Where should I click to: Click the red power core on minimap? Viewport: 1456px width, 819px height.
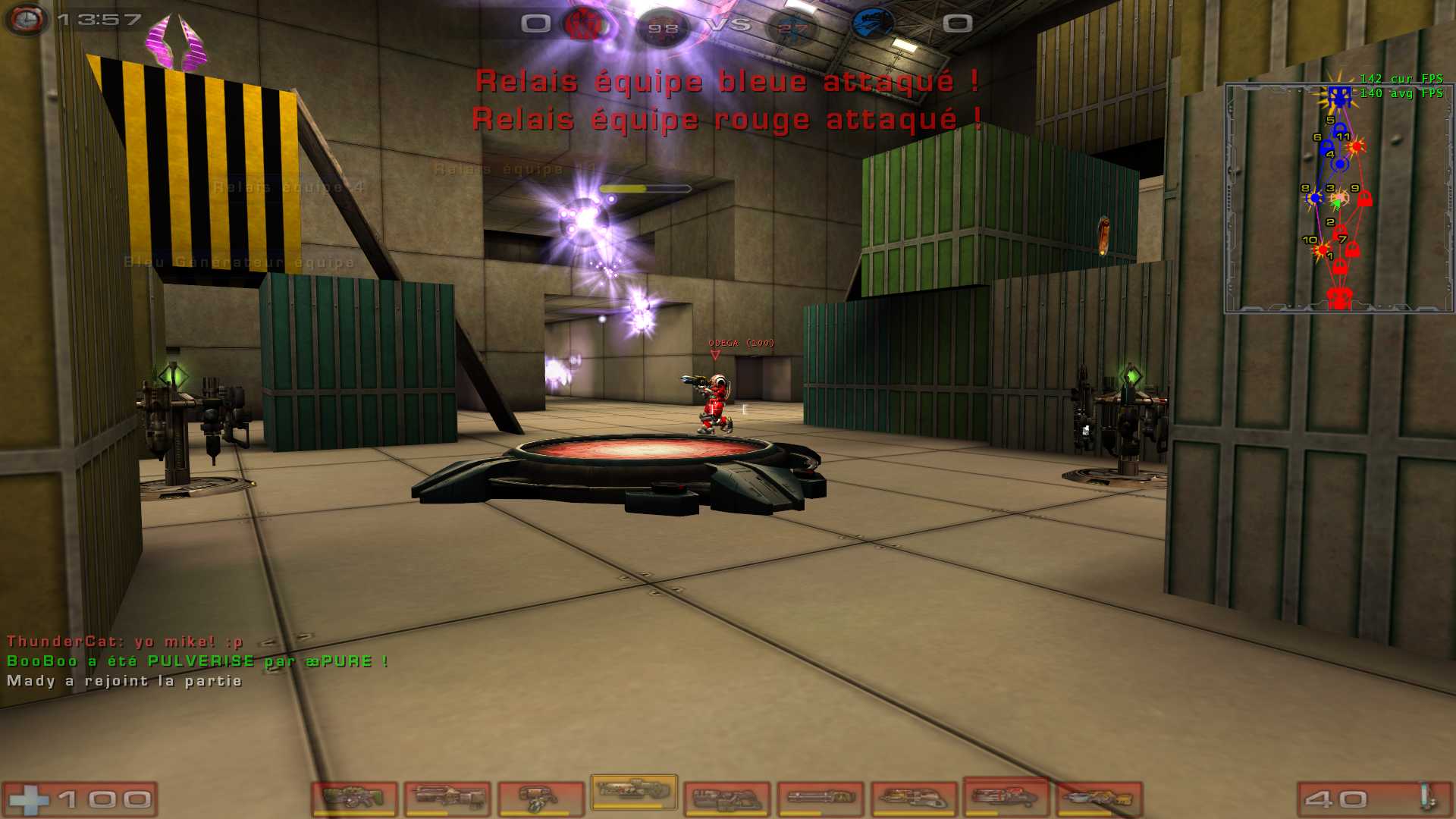pos(1339,297)
